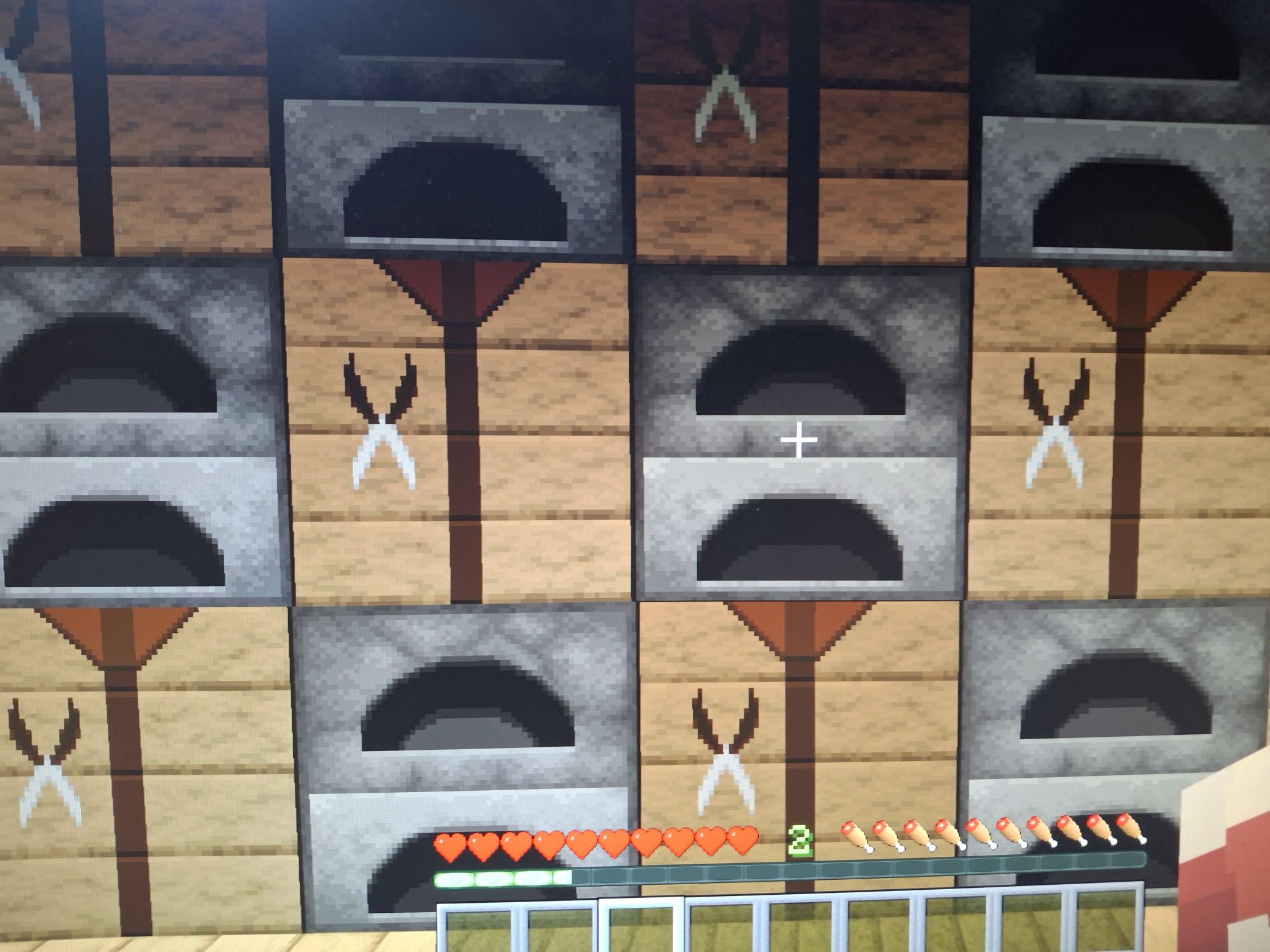This screenshot has width=1270, height=952.
Task: Select the currently highlighted hotbar slot
Action: coord(642,928)
